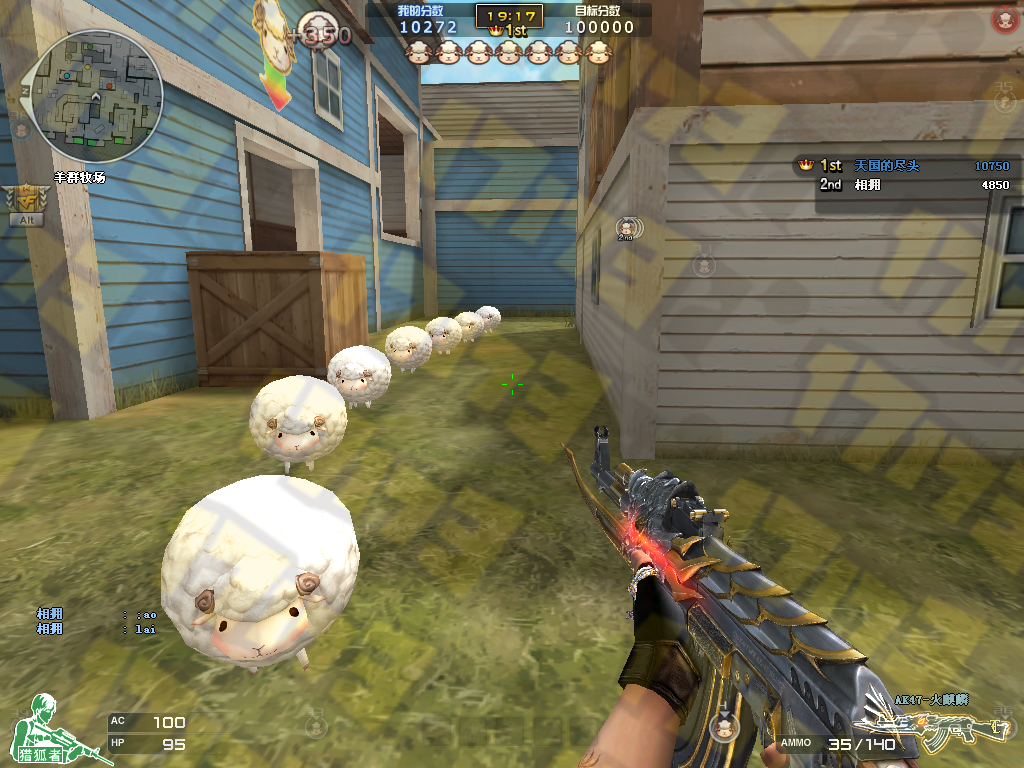This screenshot has width=1024, height=768.
Task: Click the green 猎狐者 character class icon
Action: tap(45, 729)
